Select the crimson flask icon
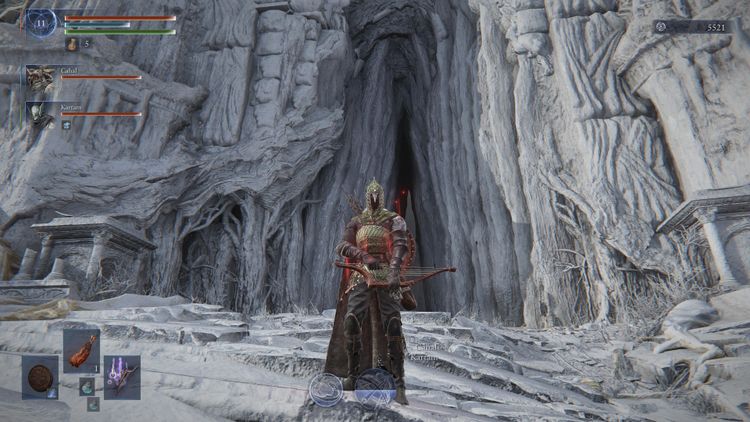Screen dimensions: 750x422 (x=72, y=44)
